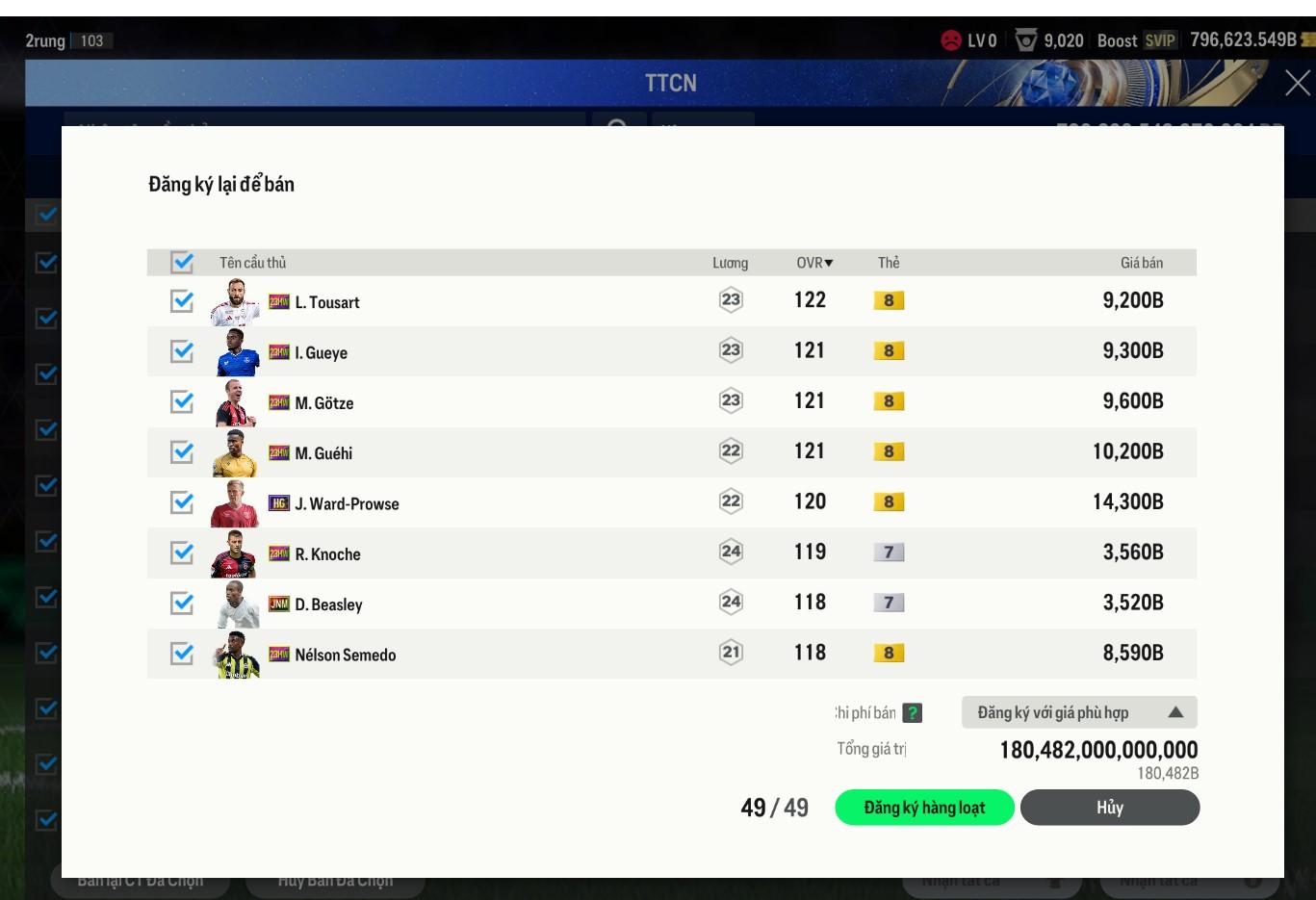
Task: Uncheck R. Knoche from the list
Action: click(x=182, y=553)
